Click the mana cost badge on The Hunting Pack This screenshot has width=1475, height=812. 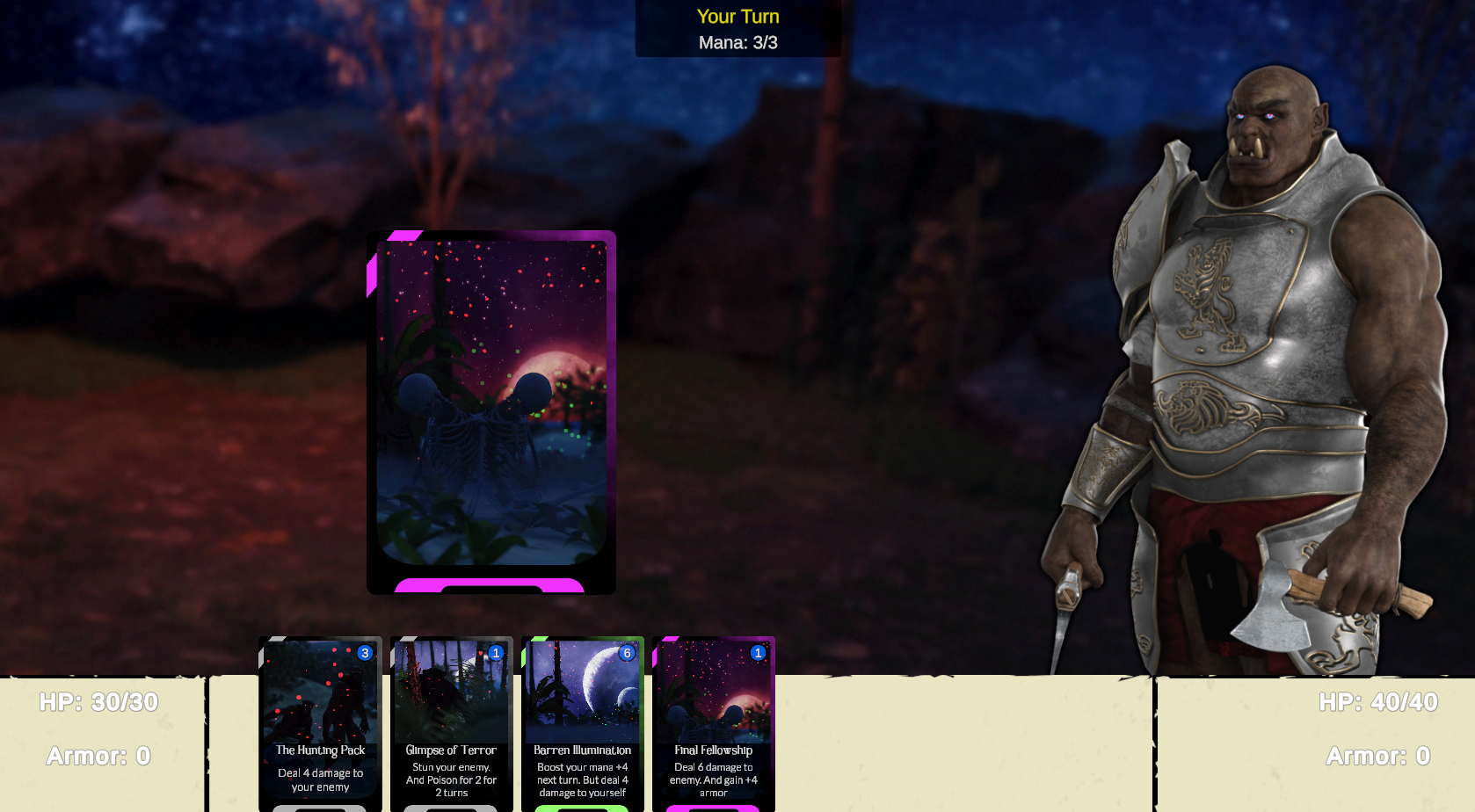coord(363,653)
